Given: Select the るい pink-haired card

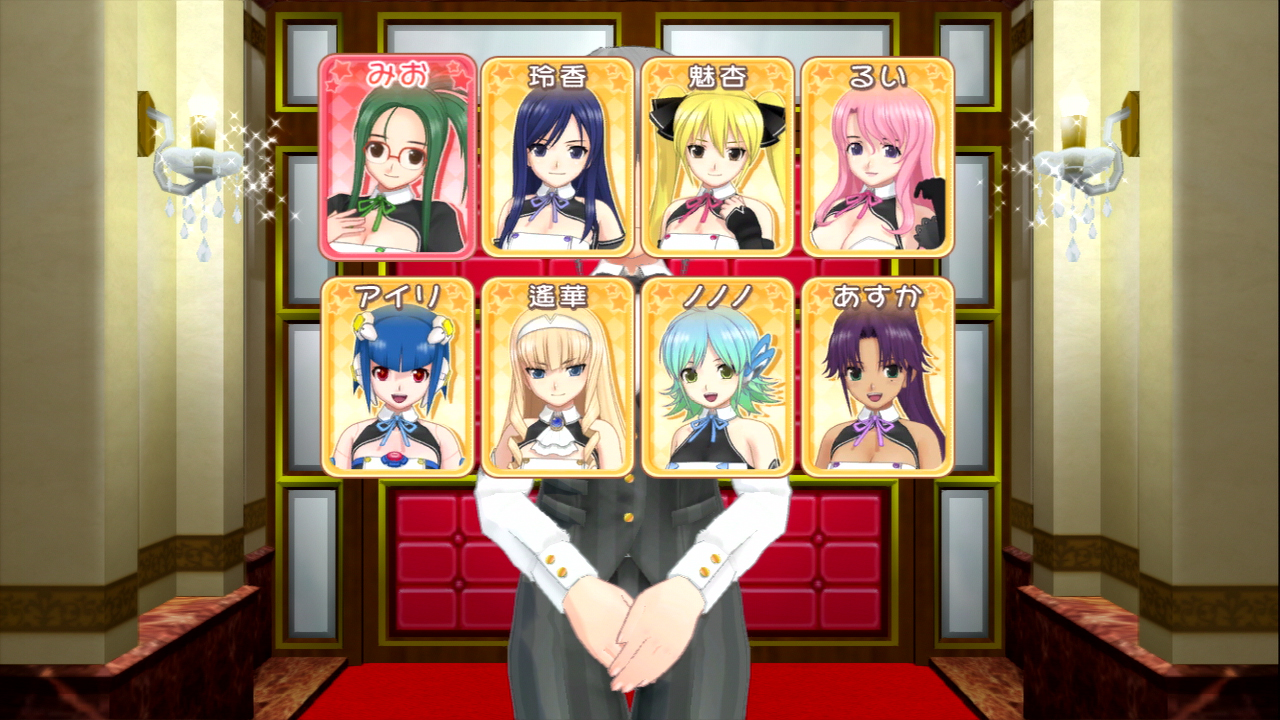Looking at the screenshot, I should [878, 157].
